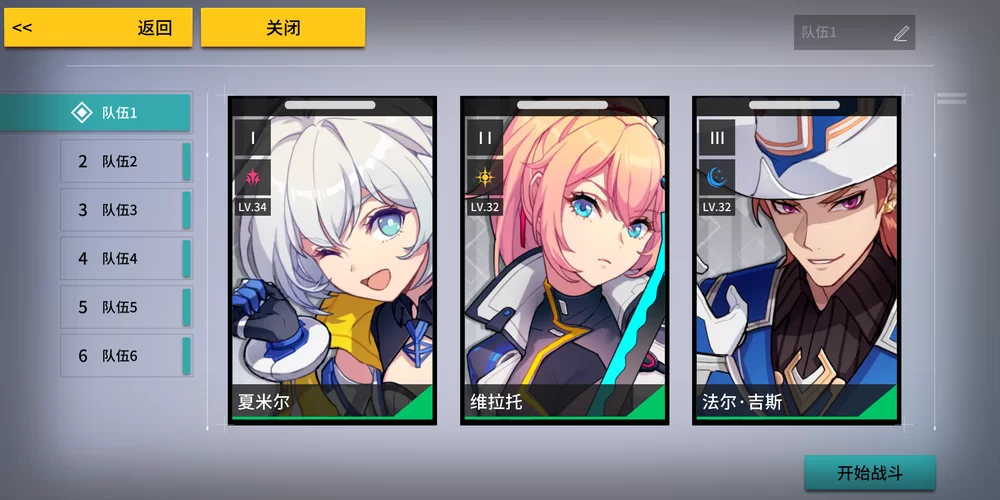Start the battle with 开始战斗
This screenshot has height=500, width=1000.
pyautogui.click(x=869, y=473)
